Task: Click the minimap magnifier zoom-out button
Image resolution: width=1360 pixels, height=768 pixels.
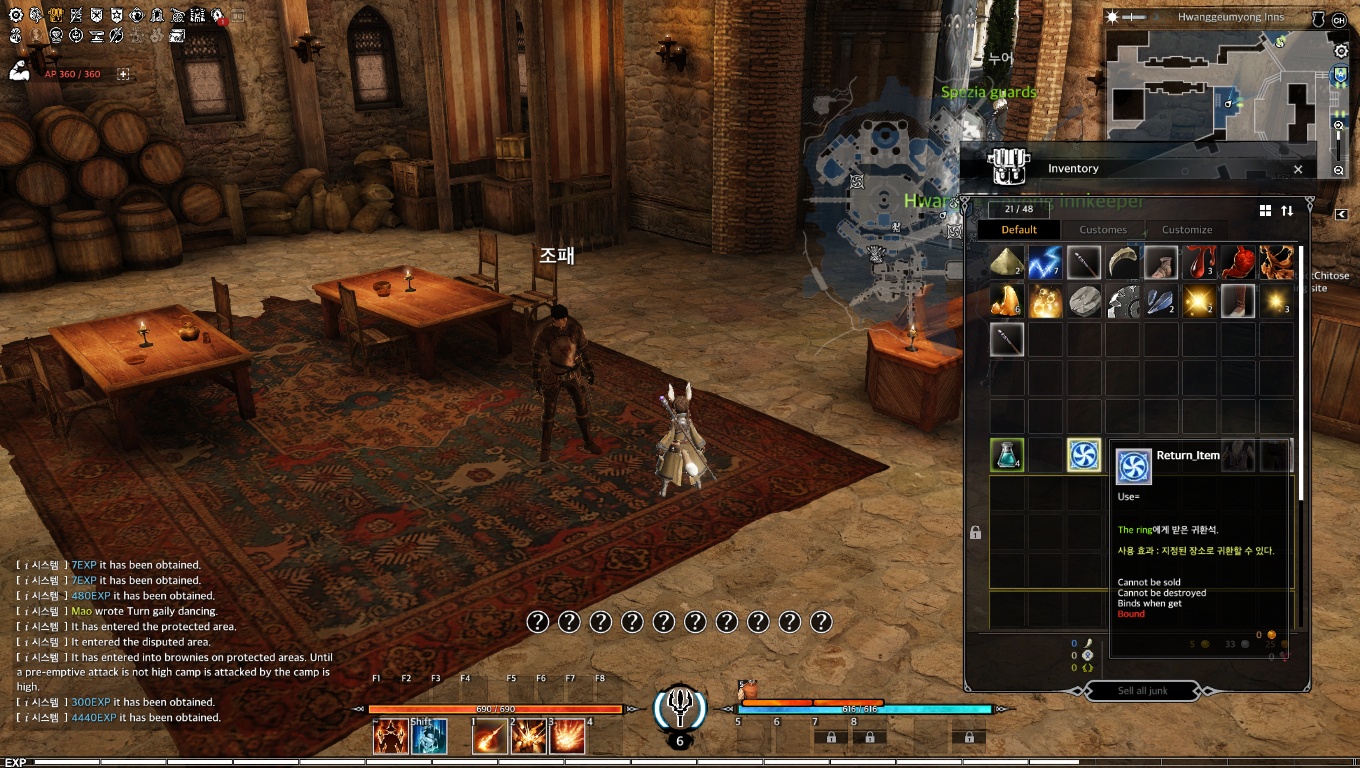Action: [x=1339, y=171]
